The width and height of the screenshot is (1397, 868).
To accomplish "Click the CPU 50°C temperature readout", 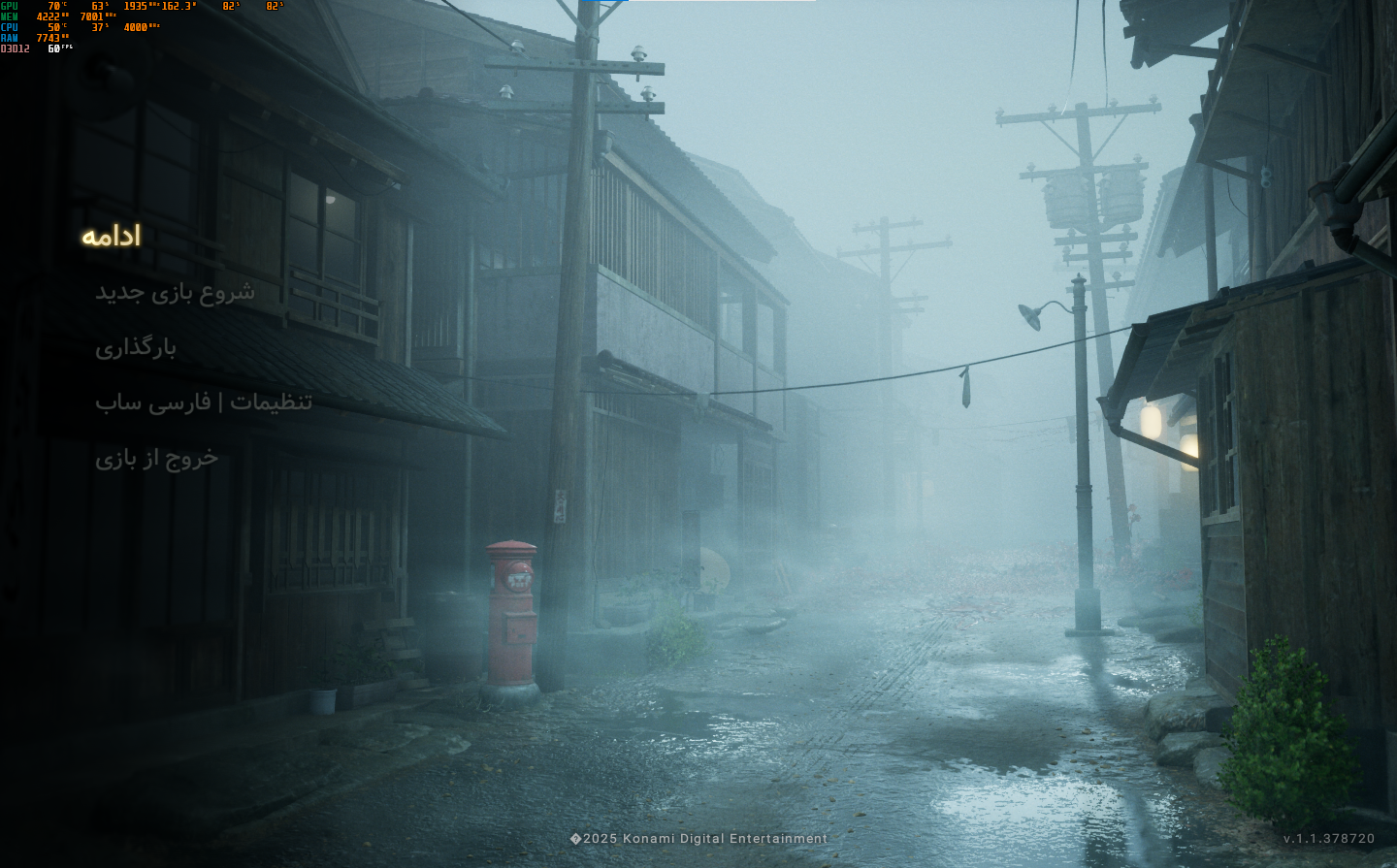I will click(53, 26).
